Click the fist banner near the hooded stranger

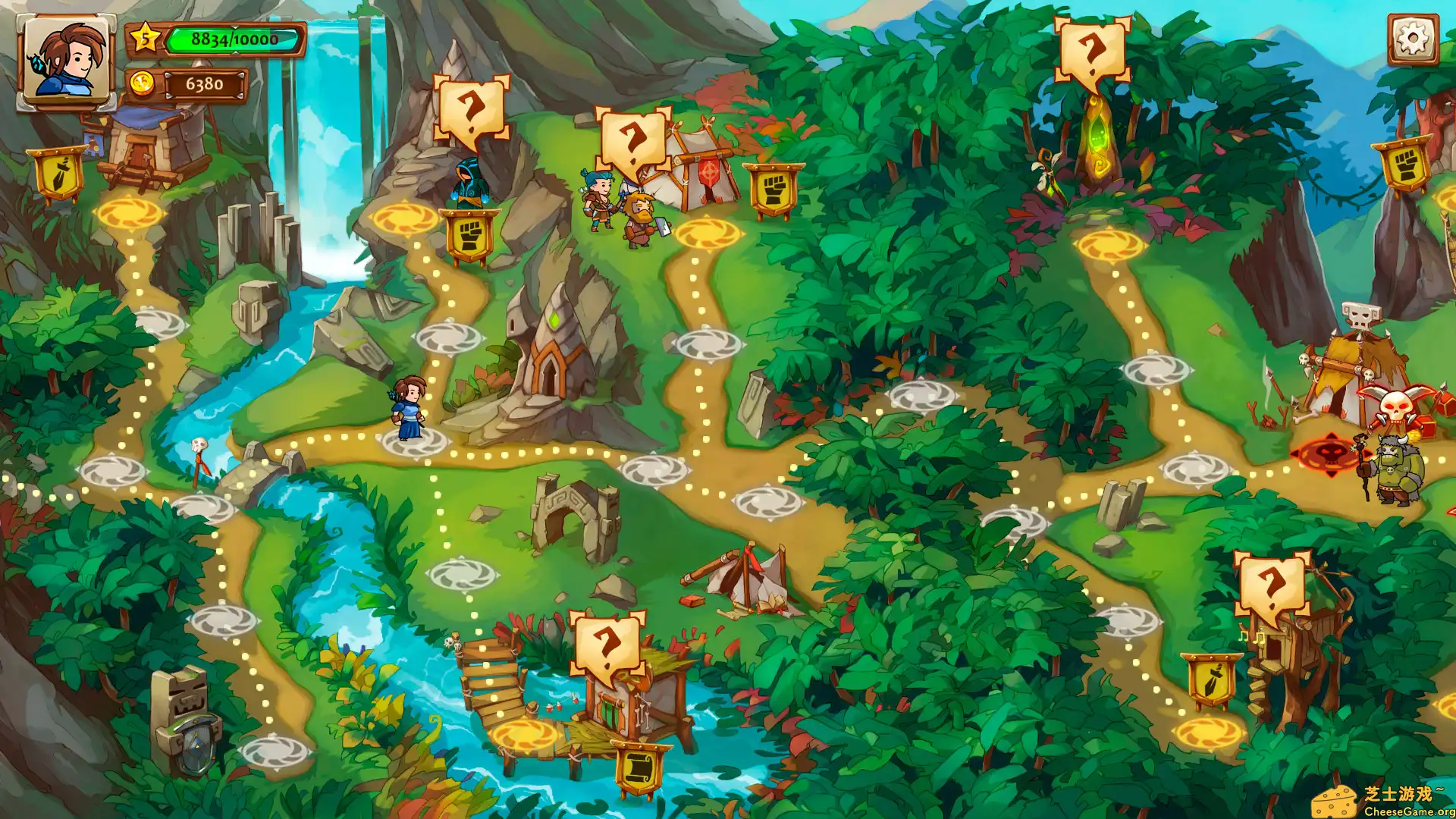point(469,235)
